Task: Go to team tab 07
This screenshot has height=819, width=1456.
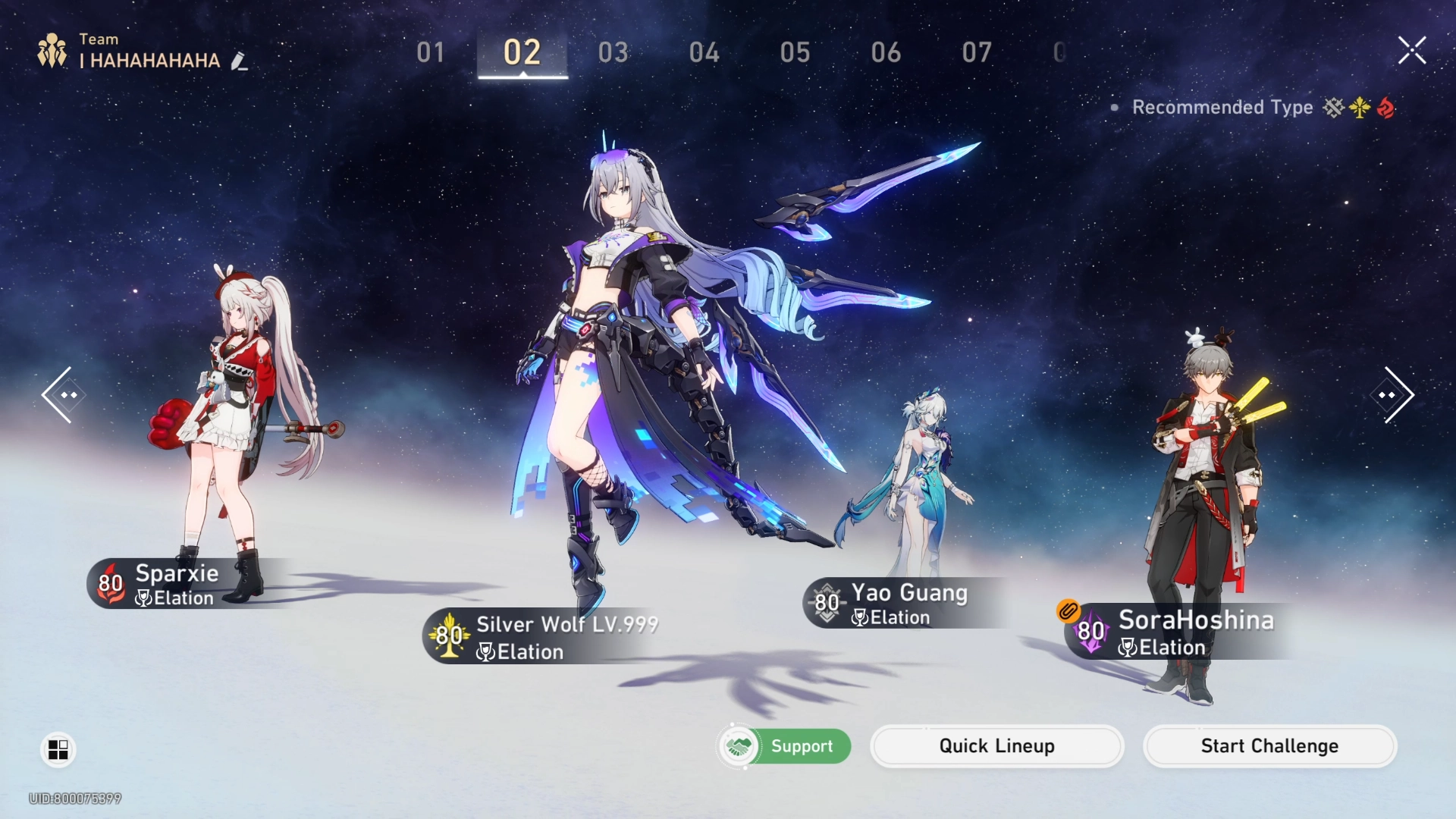Action: tap(977, 52)
